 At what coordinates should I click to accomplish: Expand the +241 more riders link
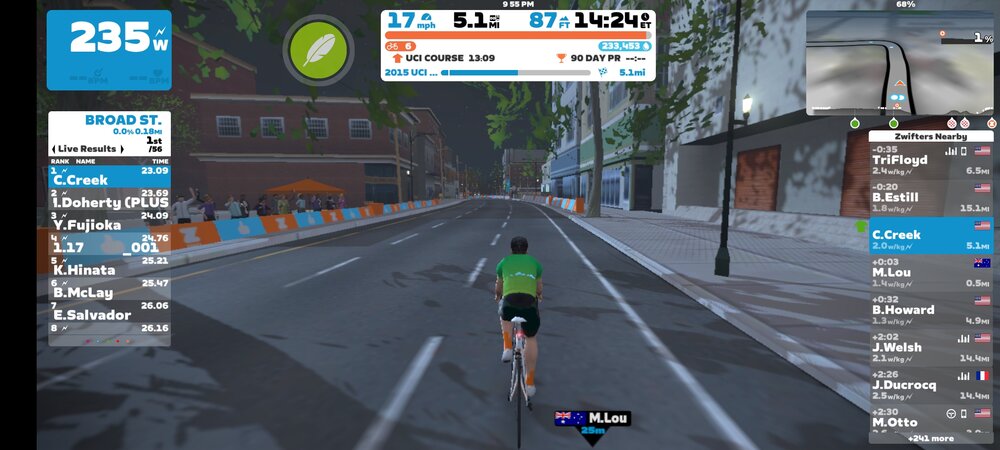[x=930, y=438]
